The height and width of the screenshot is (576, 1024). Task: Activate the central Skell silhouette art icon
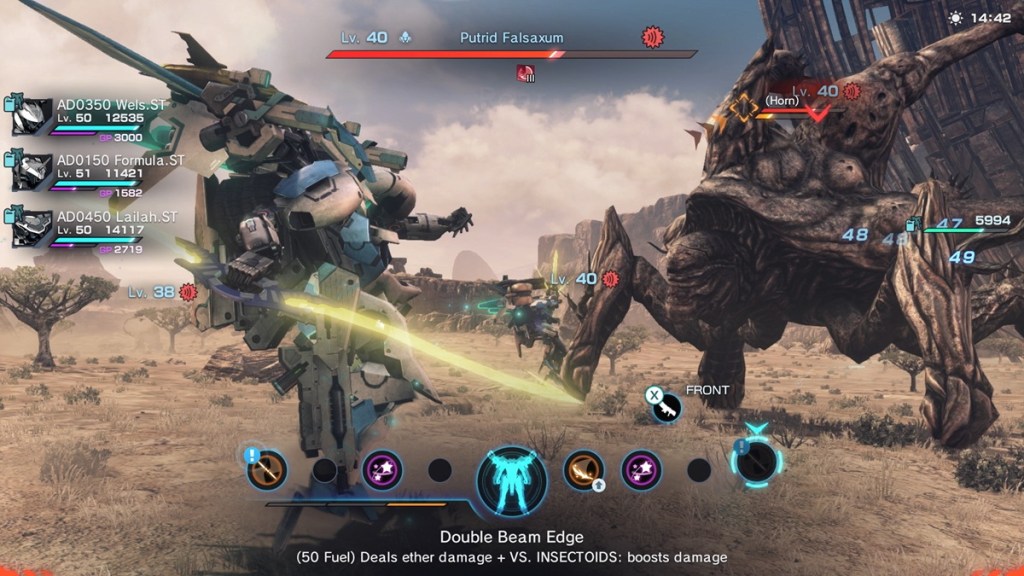[x=511, y=475]
